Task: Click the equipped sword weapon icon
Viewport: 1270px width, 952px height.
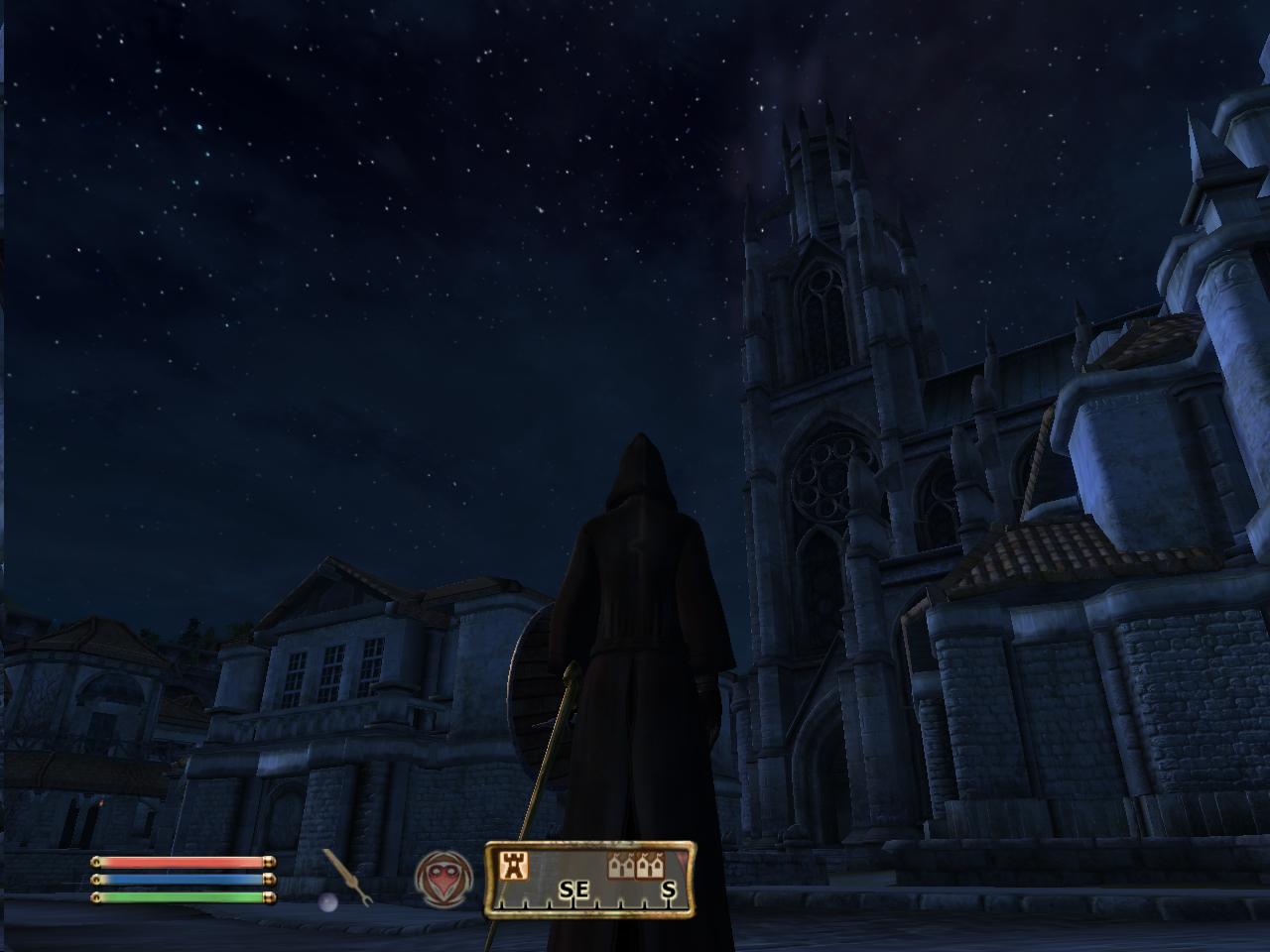Action: (340, 874)
